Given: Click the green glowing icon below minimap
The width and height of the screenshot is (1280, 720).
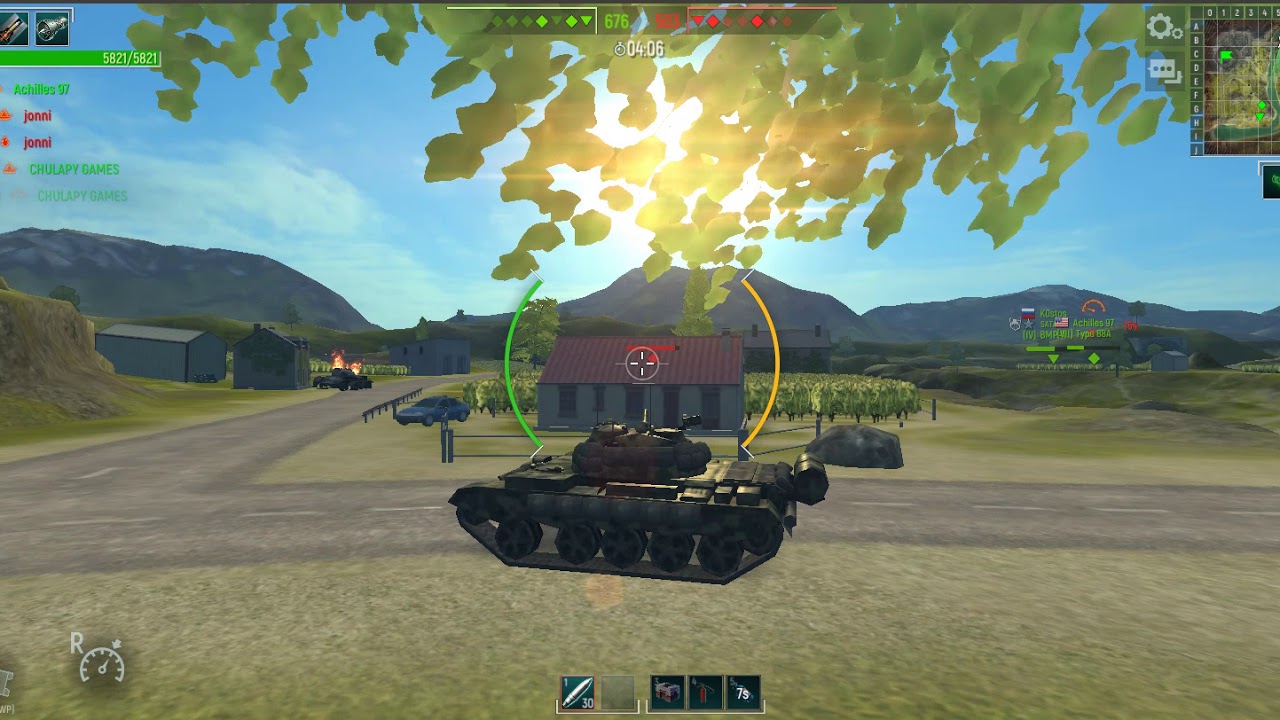Looking at the screenshot, I should (1271, 181).
